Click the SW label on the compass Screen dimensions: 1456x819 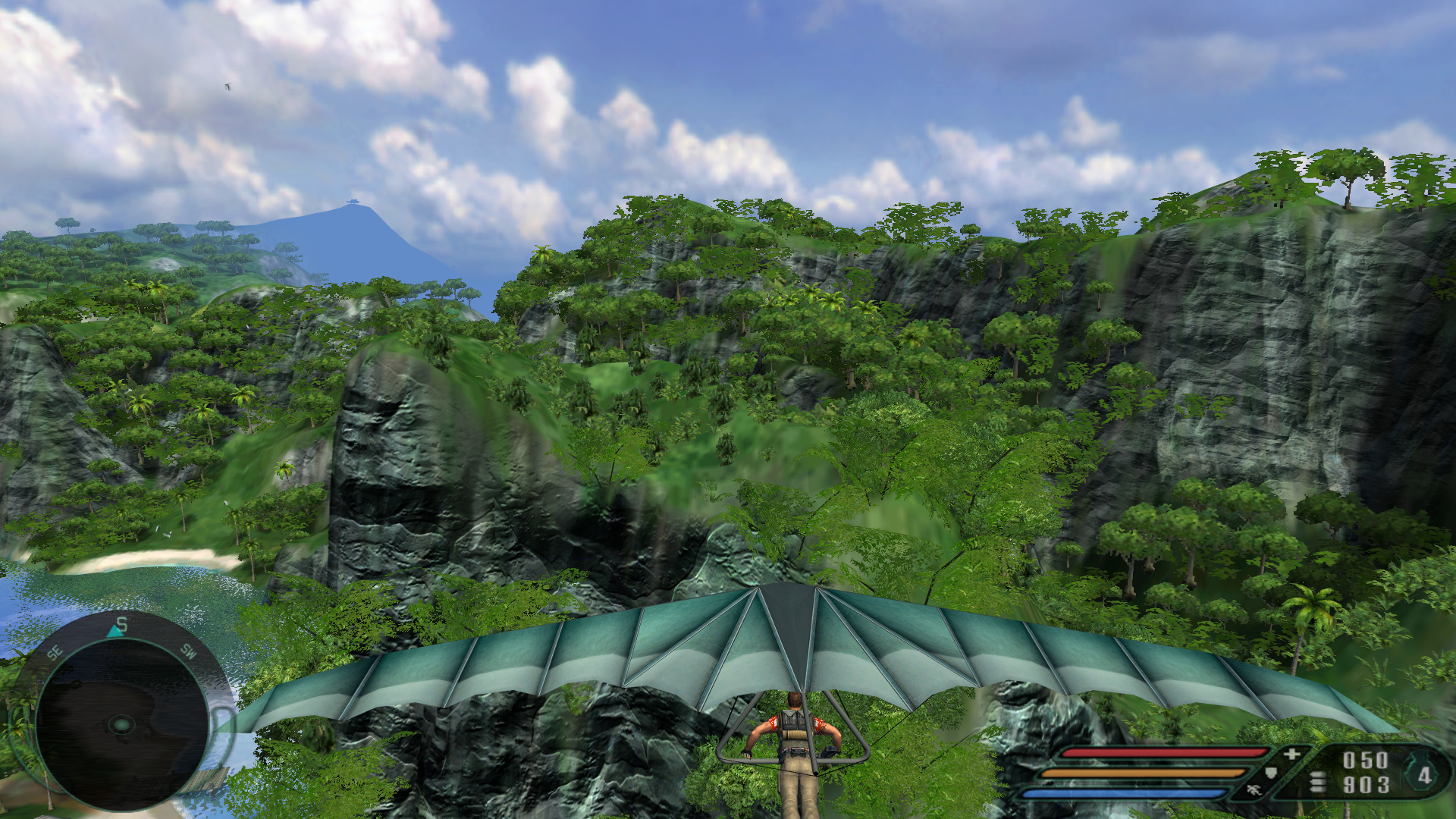188,653
